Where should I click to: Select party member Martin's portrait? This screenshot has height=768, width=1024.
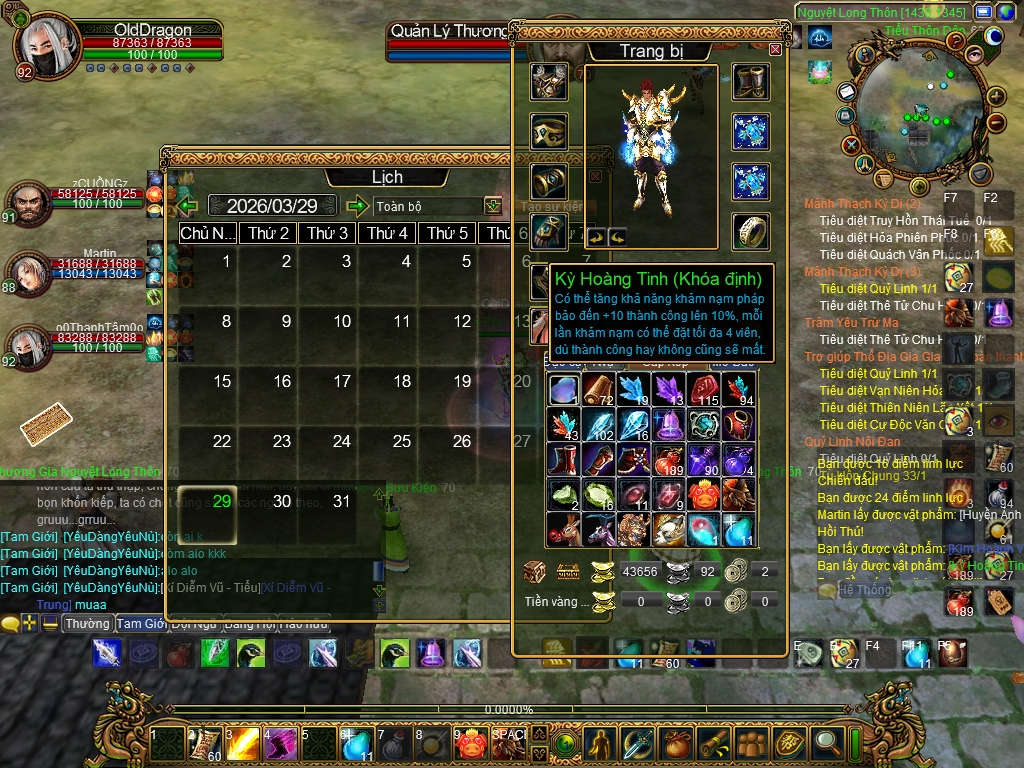click(x=28, y=272)
